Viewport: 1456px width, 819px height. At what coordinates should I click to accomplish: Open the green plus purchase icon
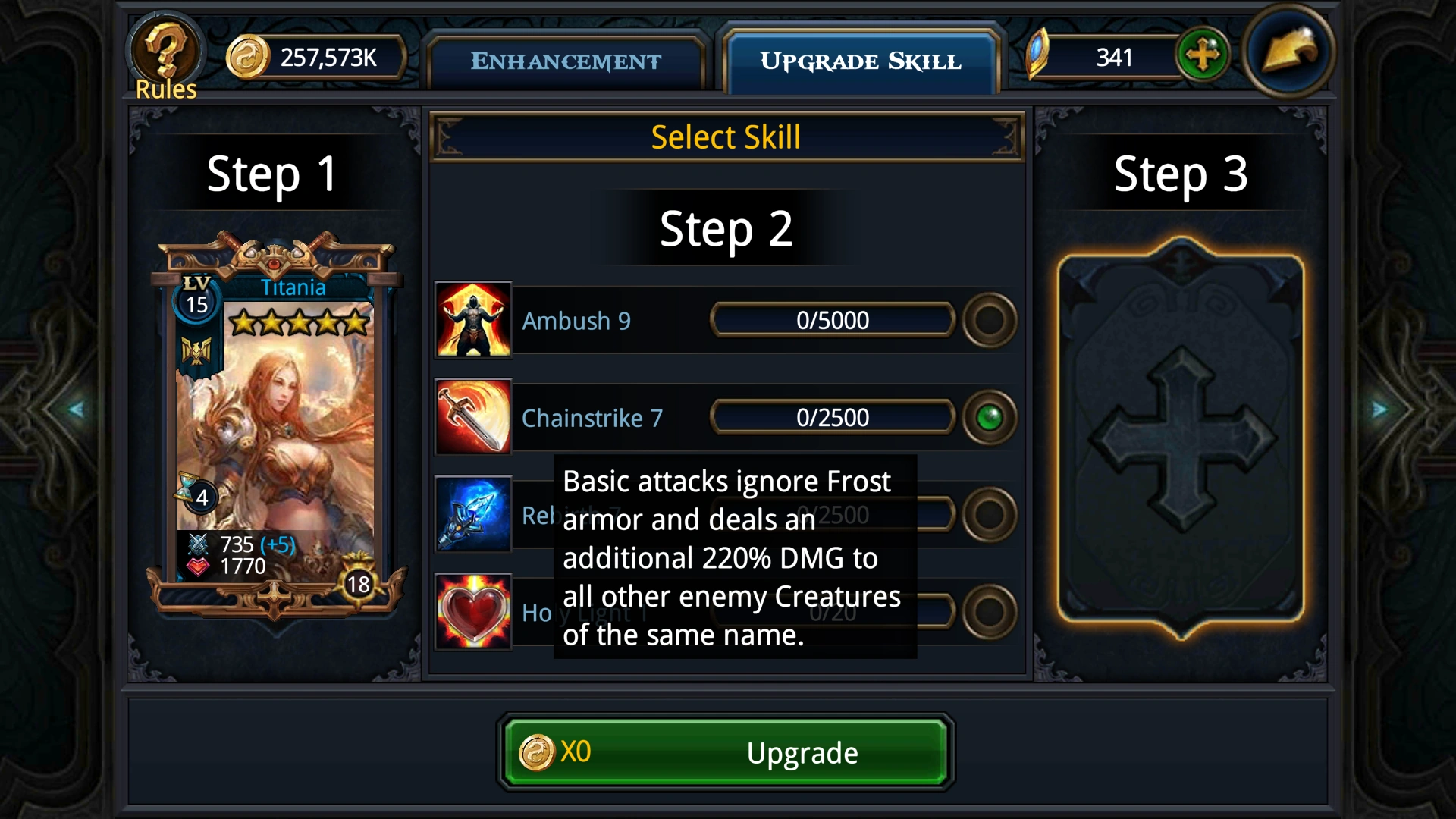click(1204, 55)
